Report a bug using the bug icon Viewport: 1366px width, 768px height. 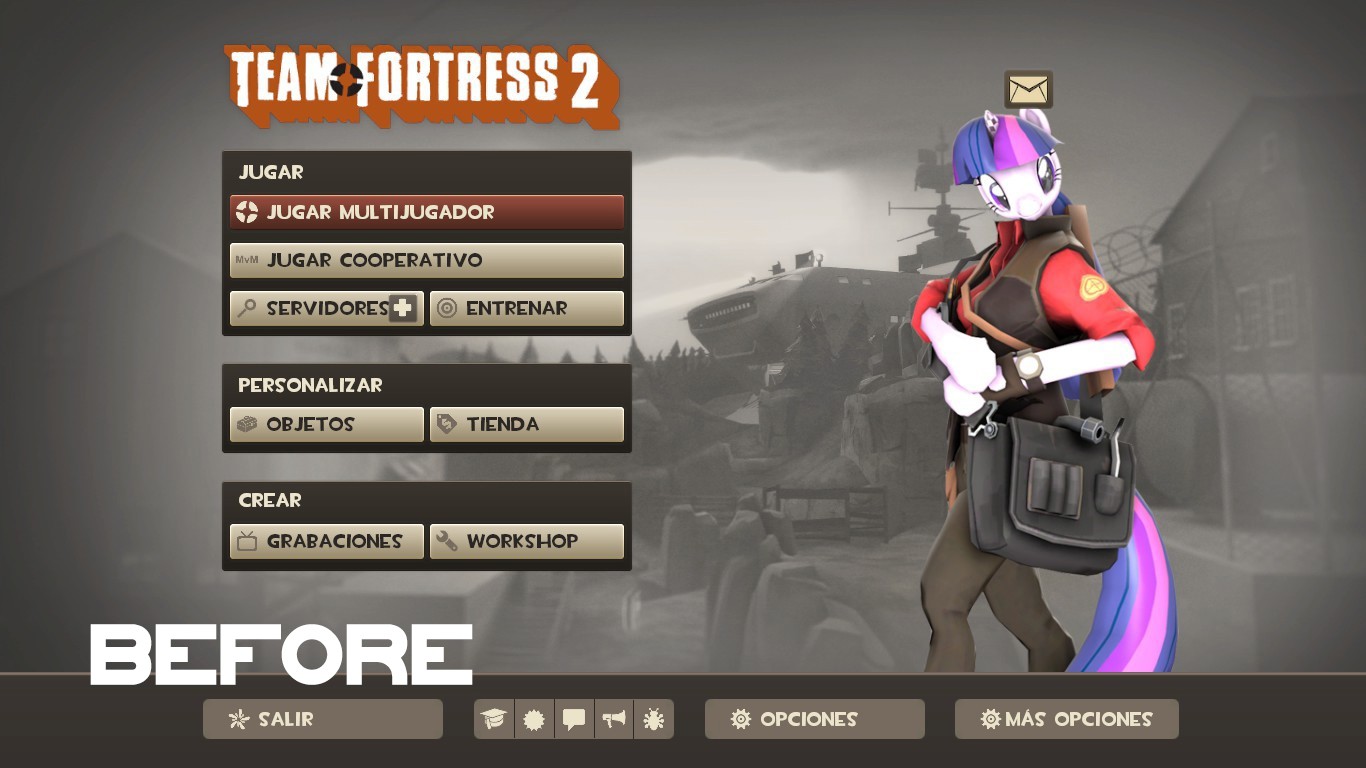point(654,718)
